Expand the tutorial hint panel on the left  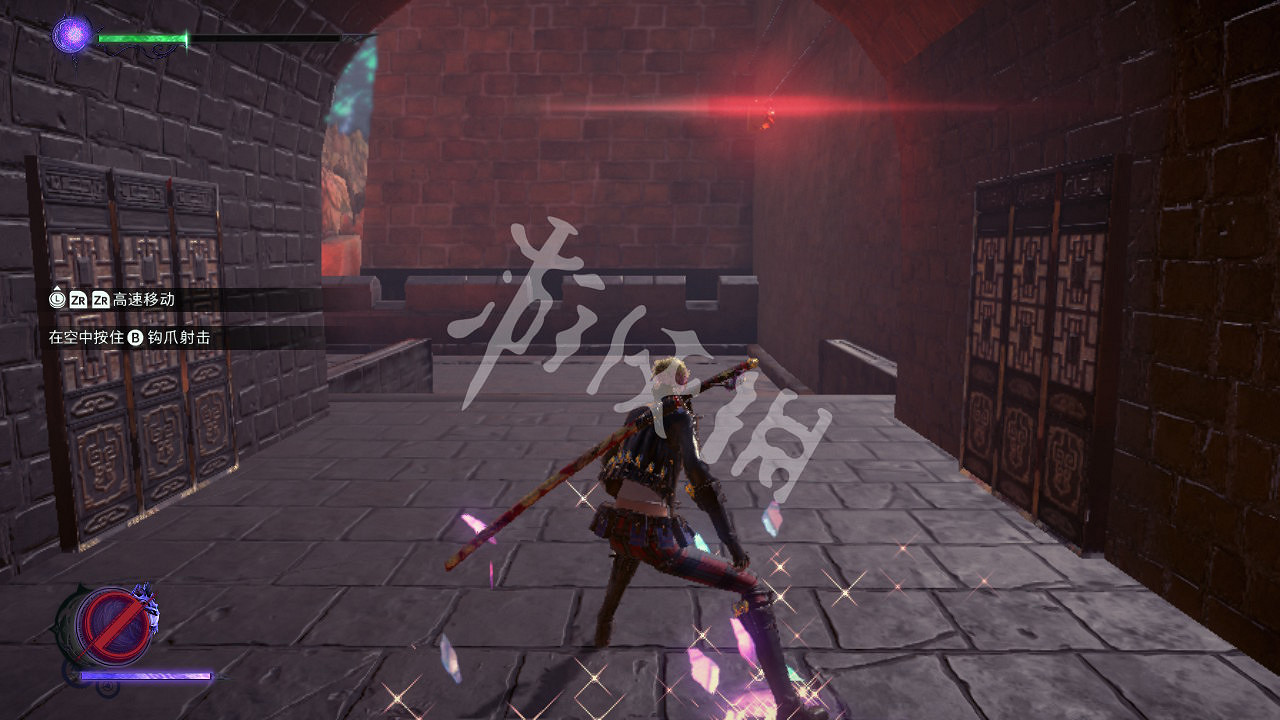coord(120,318)
